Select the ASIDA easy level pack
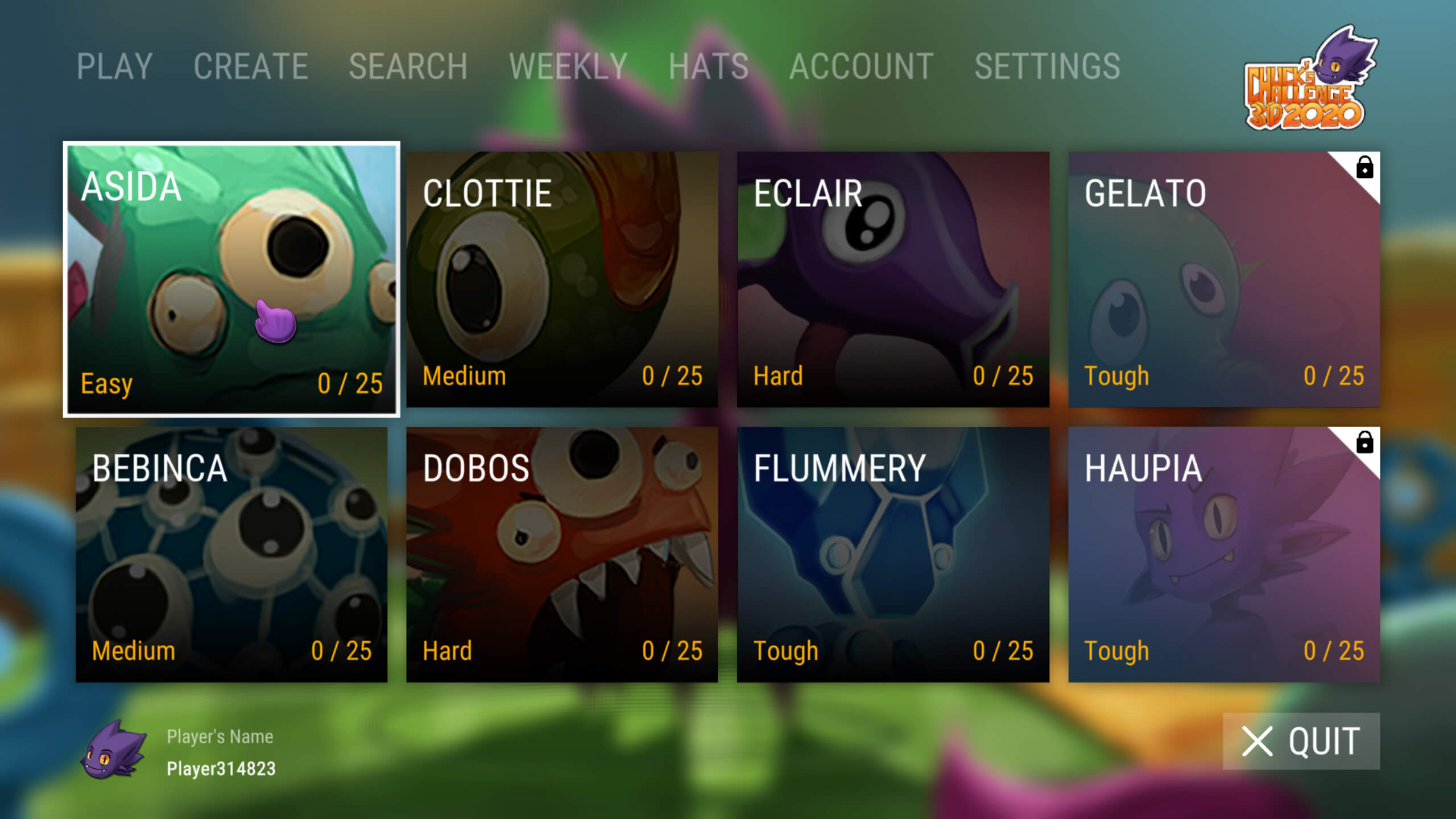This screenshot has height=819, width=1456. coord(231,279)
